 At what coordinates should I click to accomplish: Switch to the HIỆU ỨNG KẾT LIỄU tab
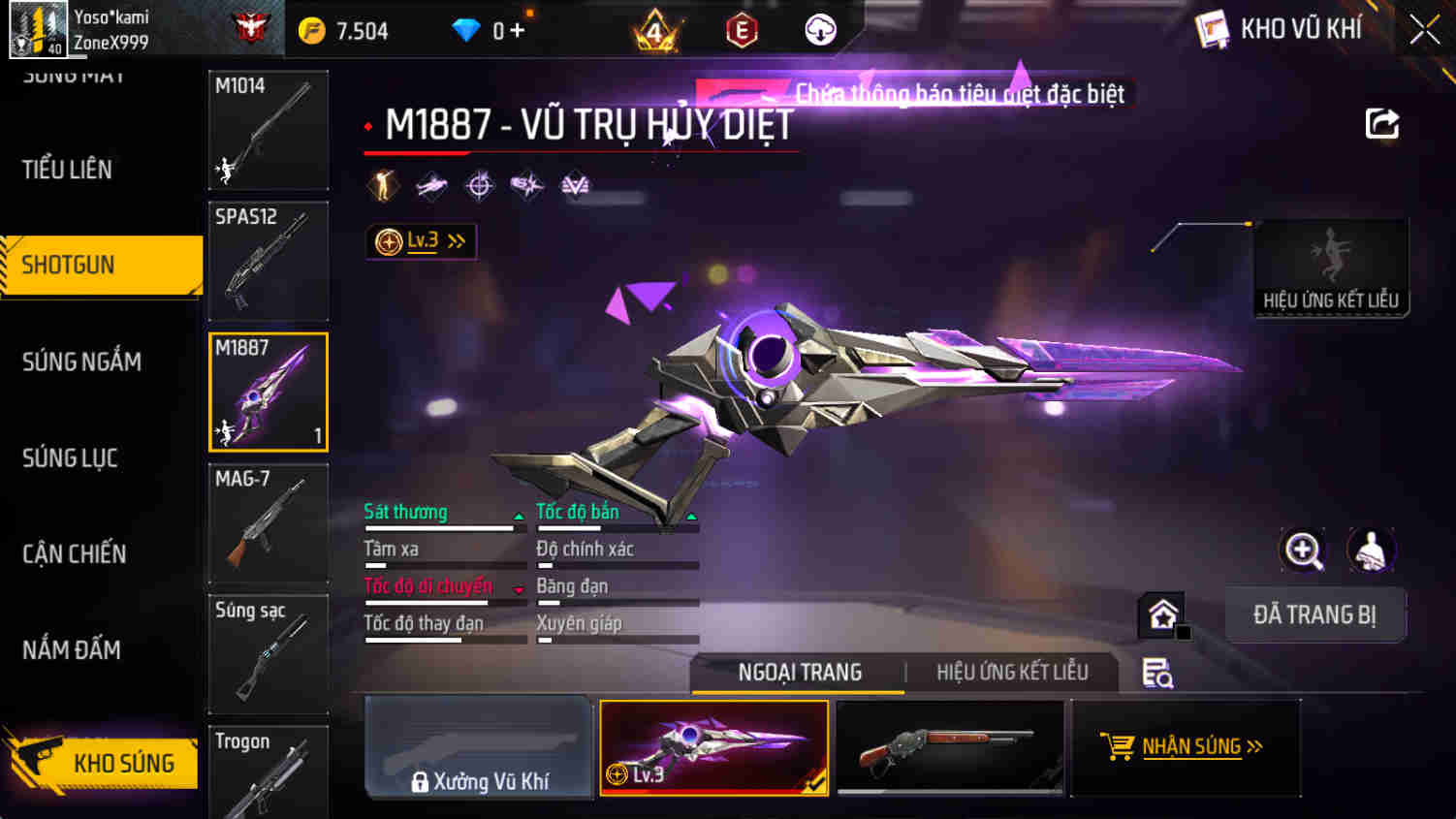(1011, 672)
